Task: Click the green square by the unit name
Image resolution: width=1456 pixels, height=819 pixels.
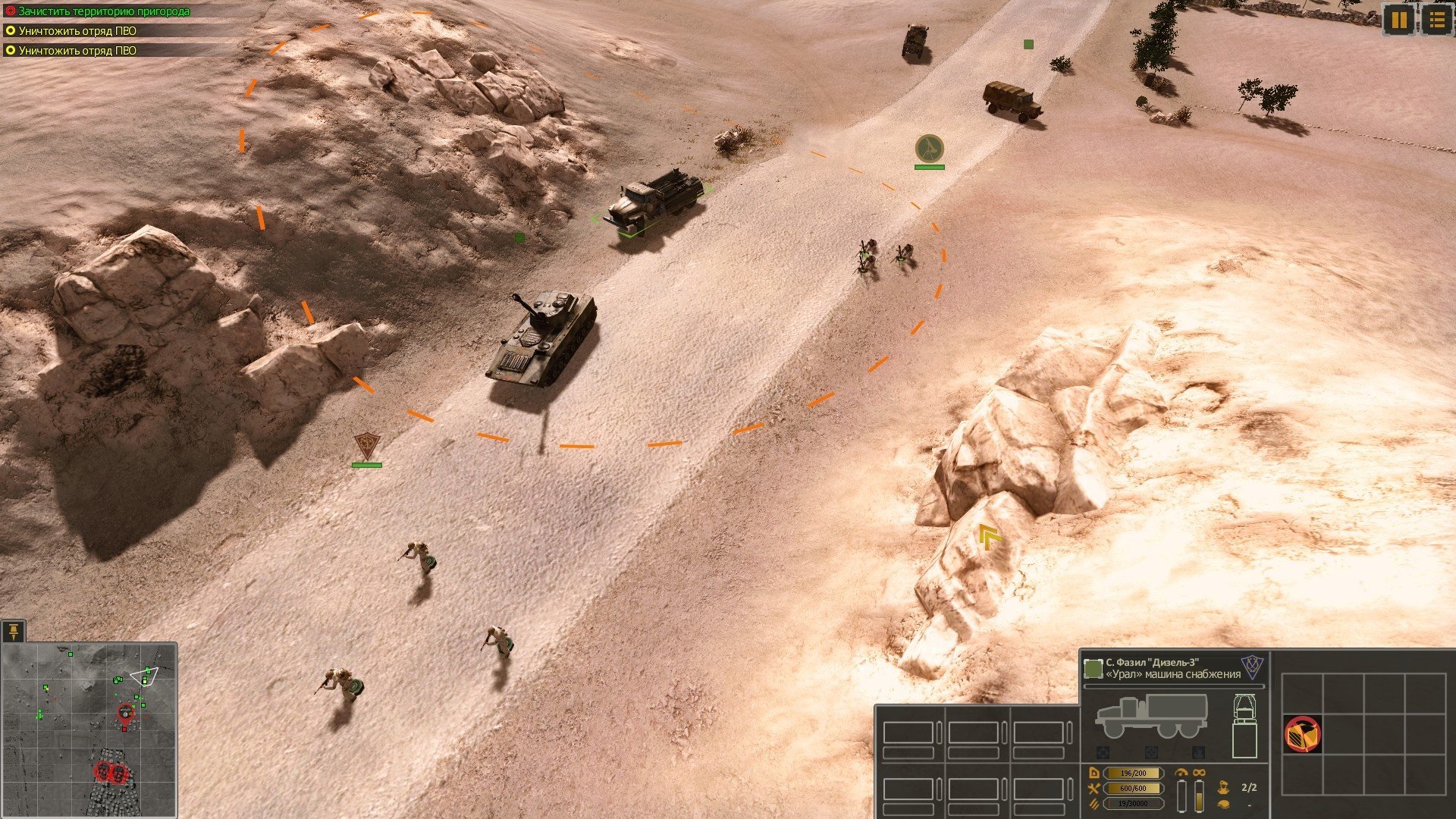Action: tap(1093, 668)
